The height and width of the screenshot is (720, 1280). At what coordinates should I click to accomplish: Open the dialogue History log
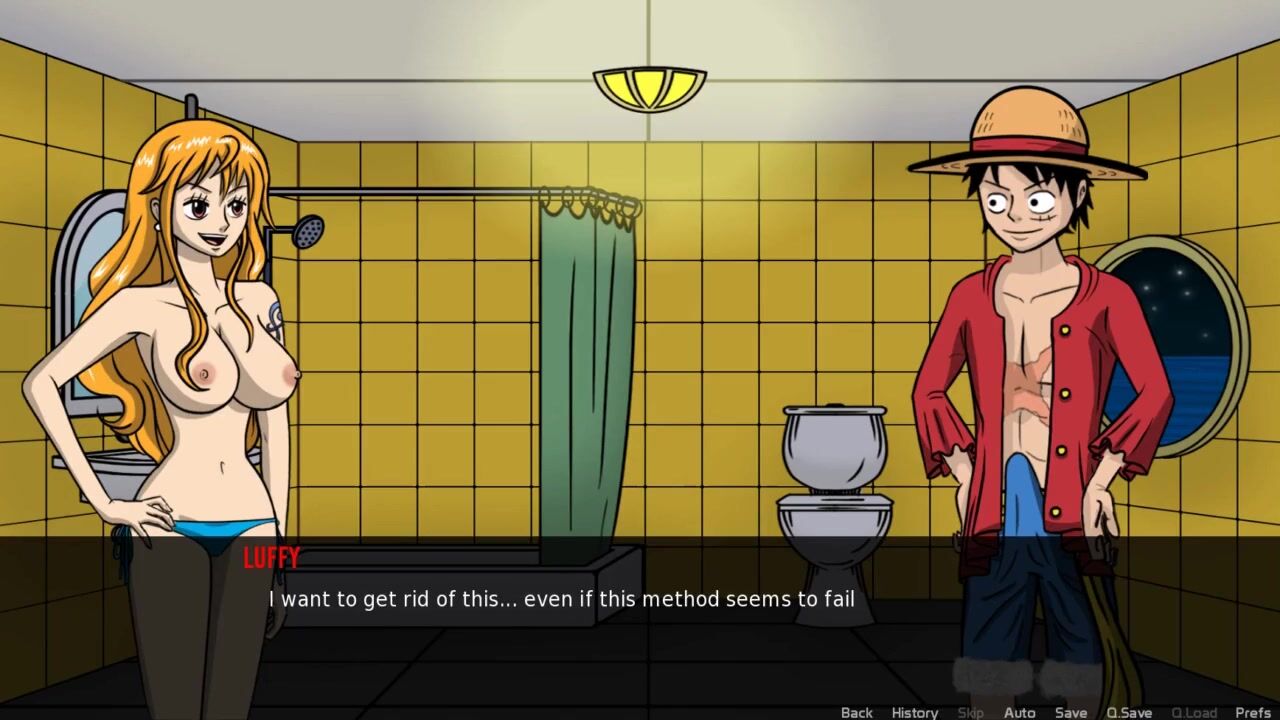tap(914, 712)
